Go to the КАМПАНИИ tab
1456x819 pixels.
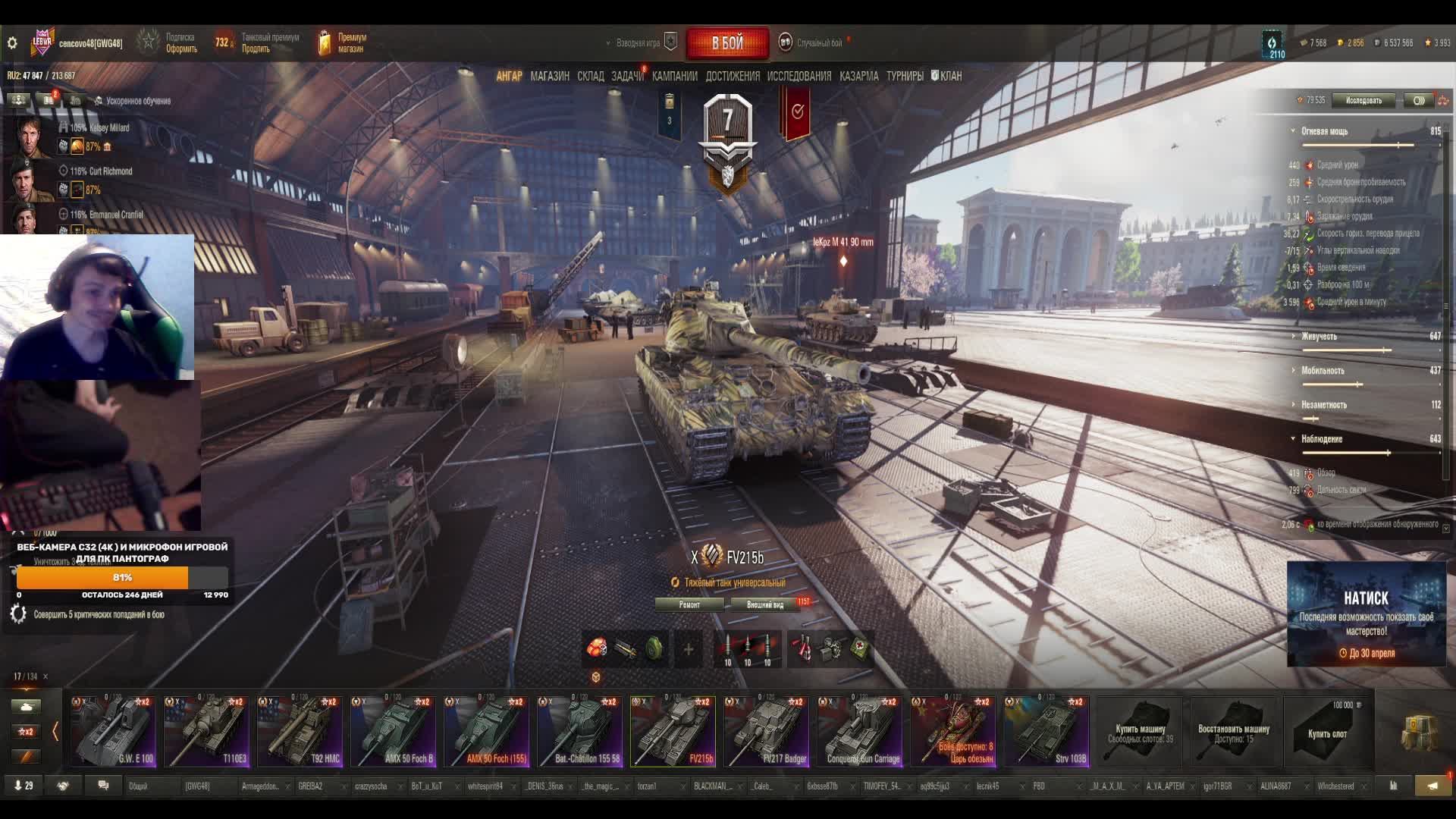(674, 76)
